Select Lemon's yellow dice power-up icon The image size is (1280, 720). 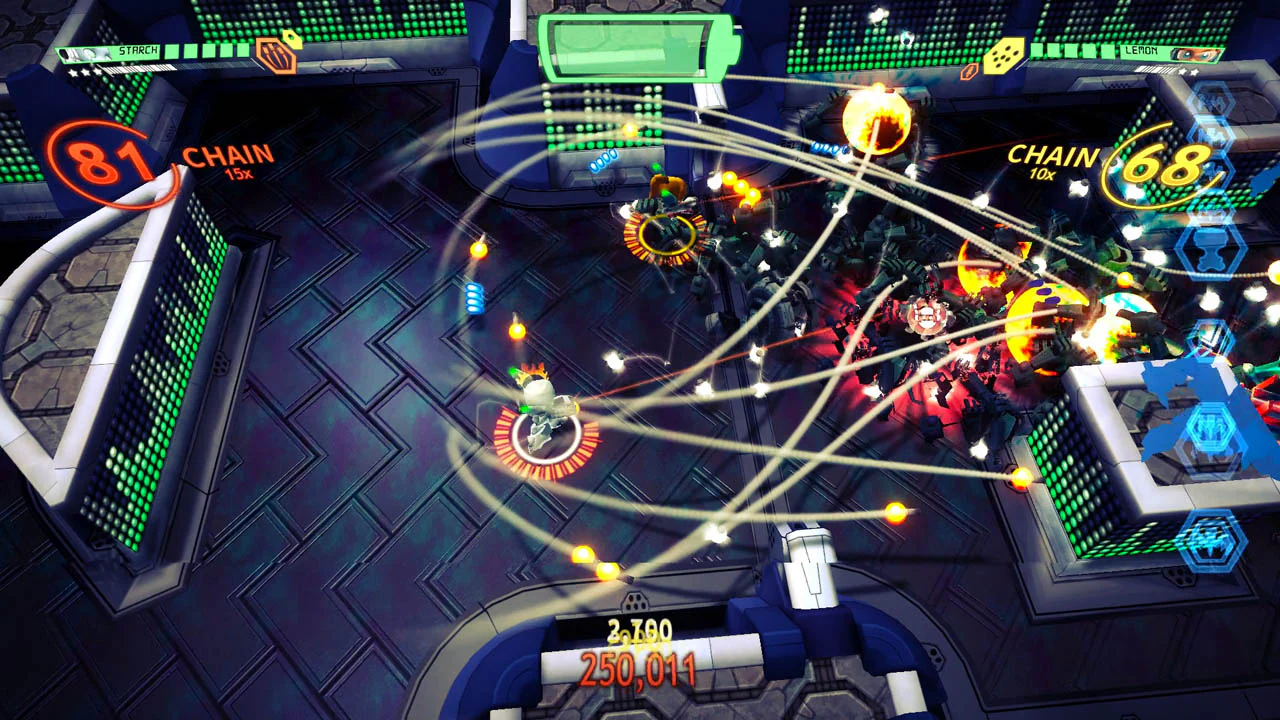tap(1003, 53)
